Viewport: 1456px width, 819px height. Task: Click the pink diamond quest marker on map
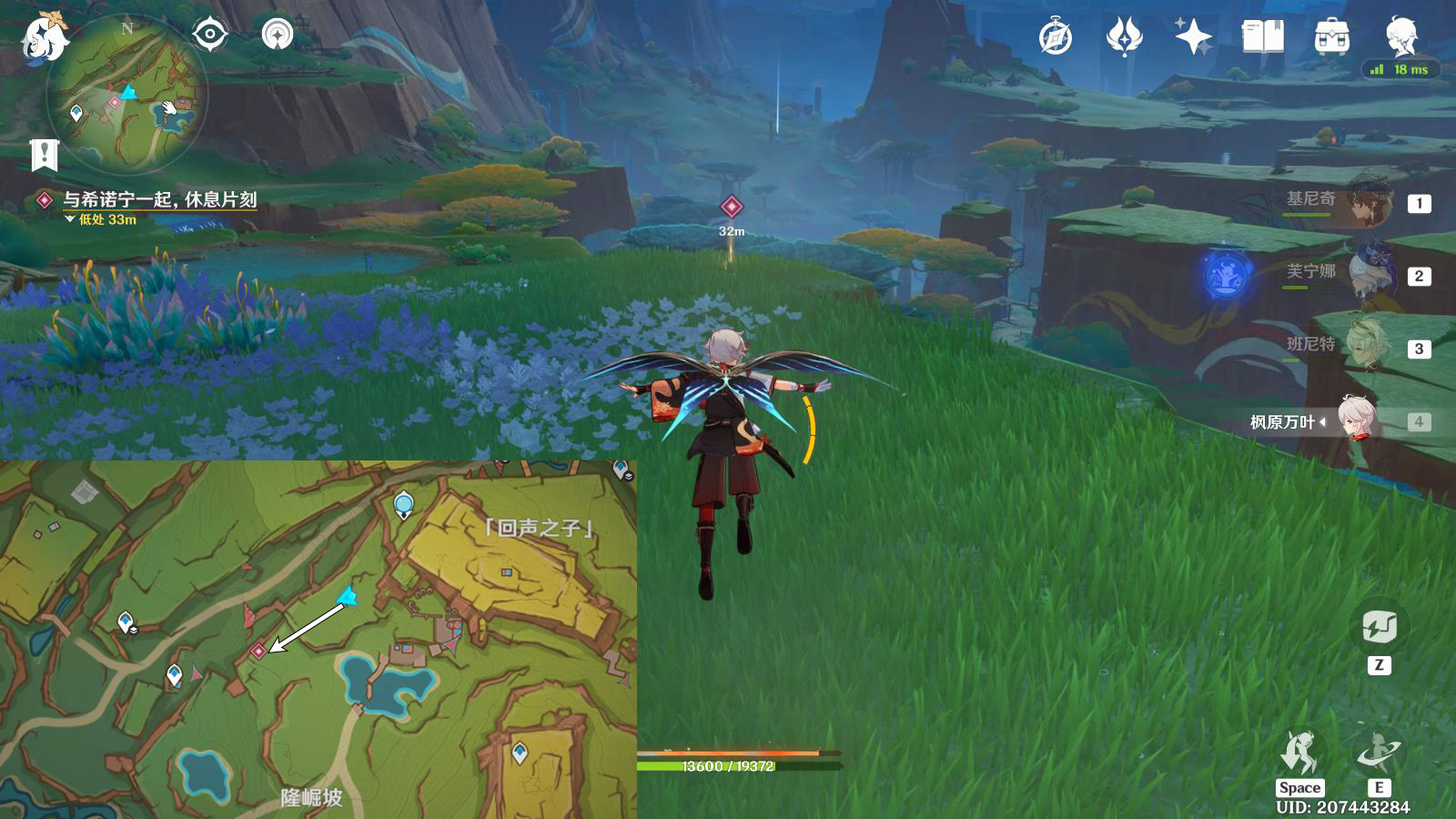[258, 651]
